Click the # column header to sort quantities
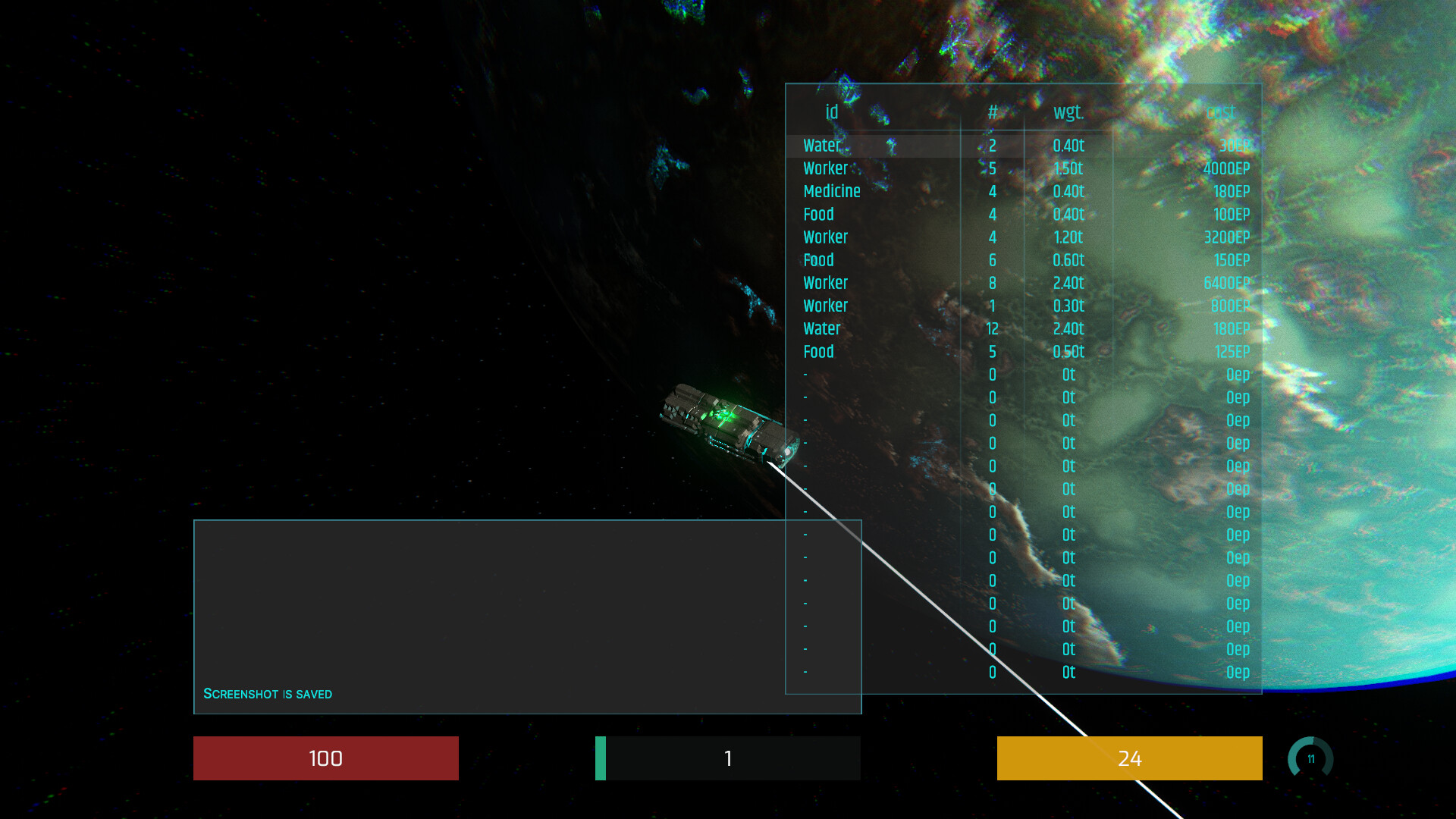This screenshot has height=819, width=1456. 992,111
